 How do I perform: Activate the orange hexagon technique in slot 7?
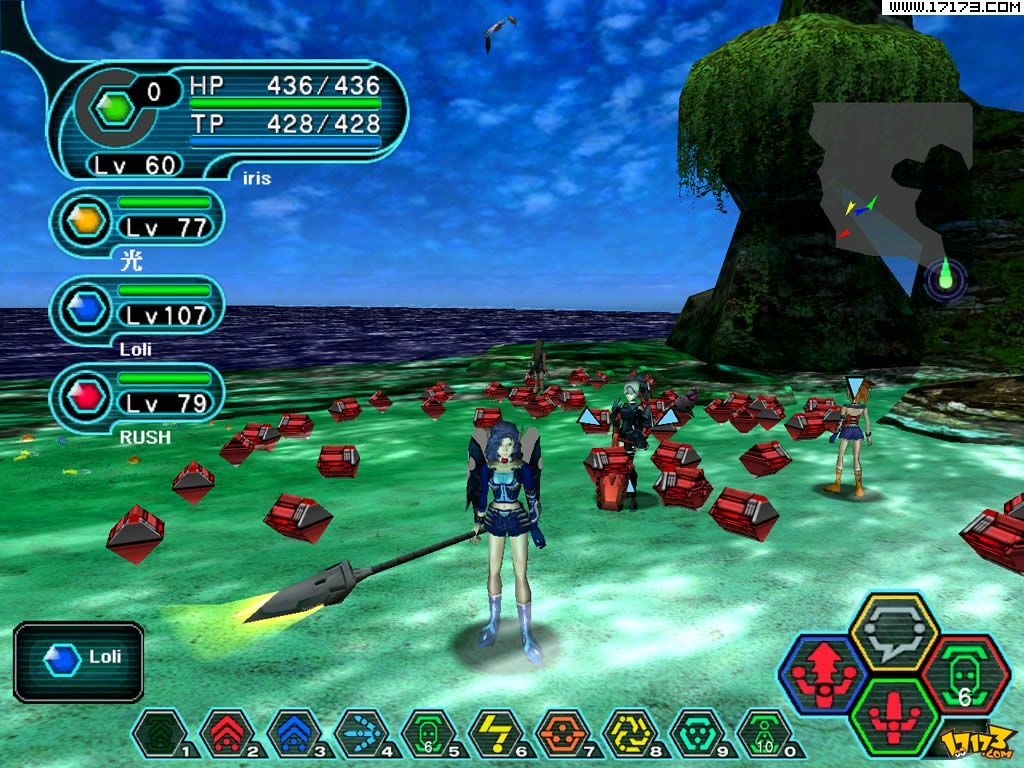coord(562,734)
